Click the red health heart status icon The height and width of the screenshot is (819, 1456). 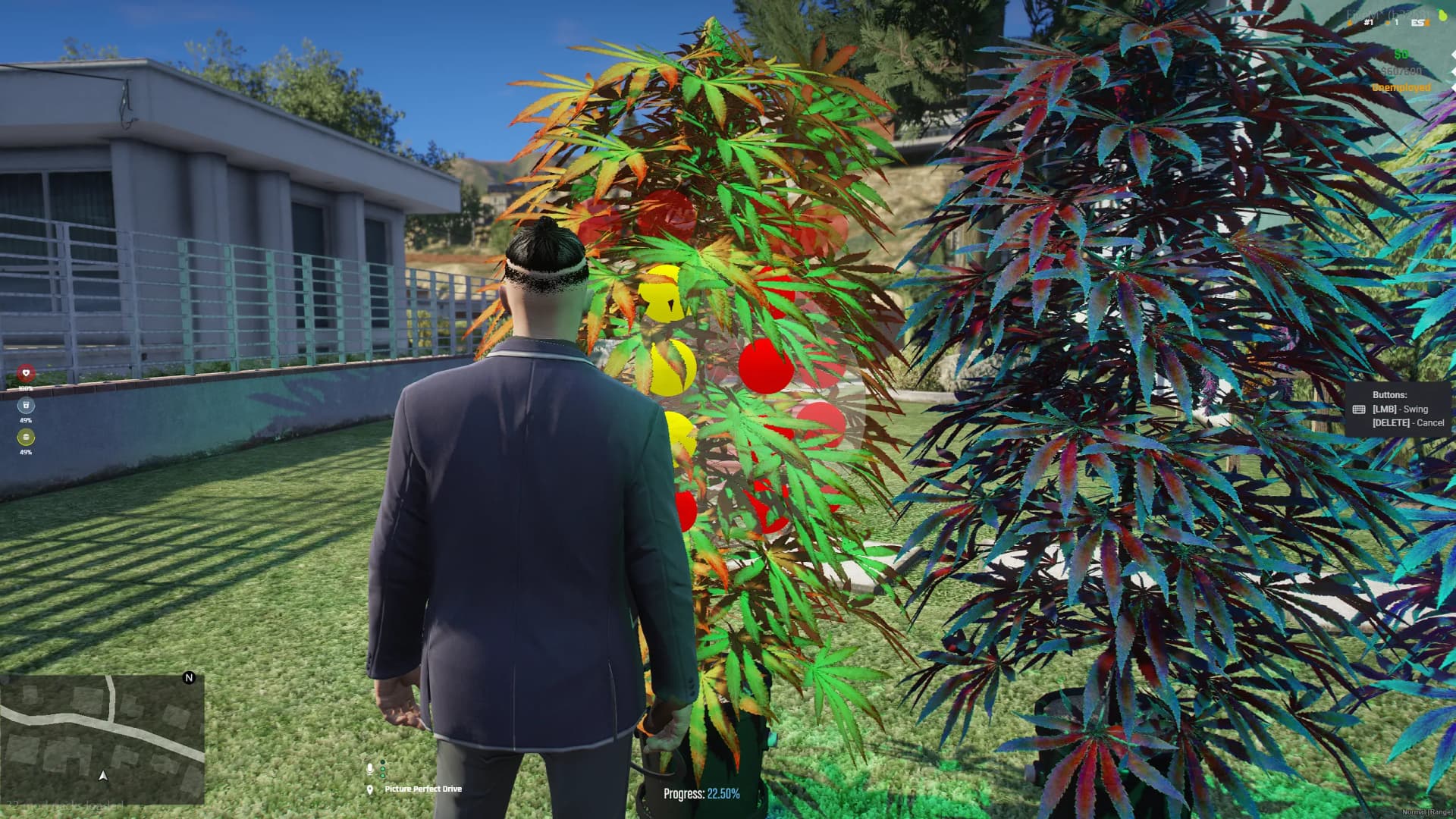(25, 373)
